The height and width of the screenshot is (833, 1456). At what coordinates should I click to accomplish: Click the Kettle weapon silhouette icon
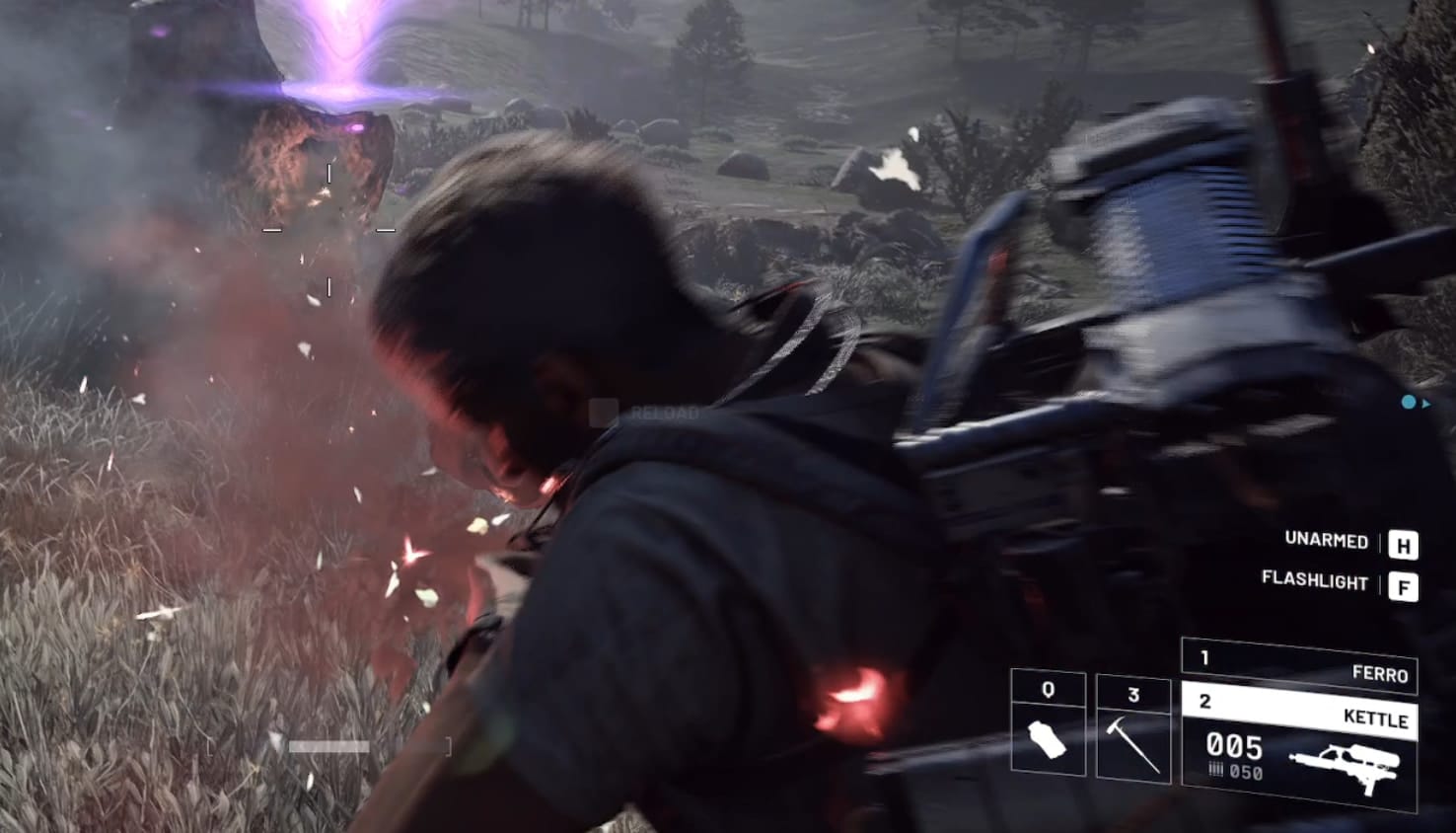click(x=1346, y=762)
